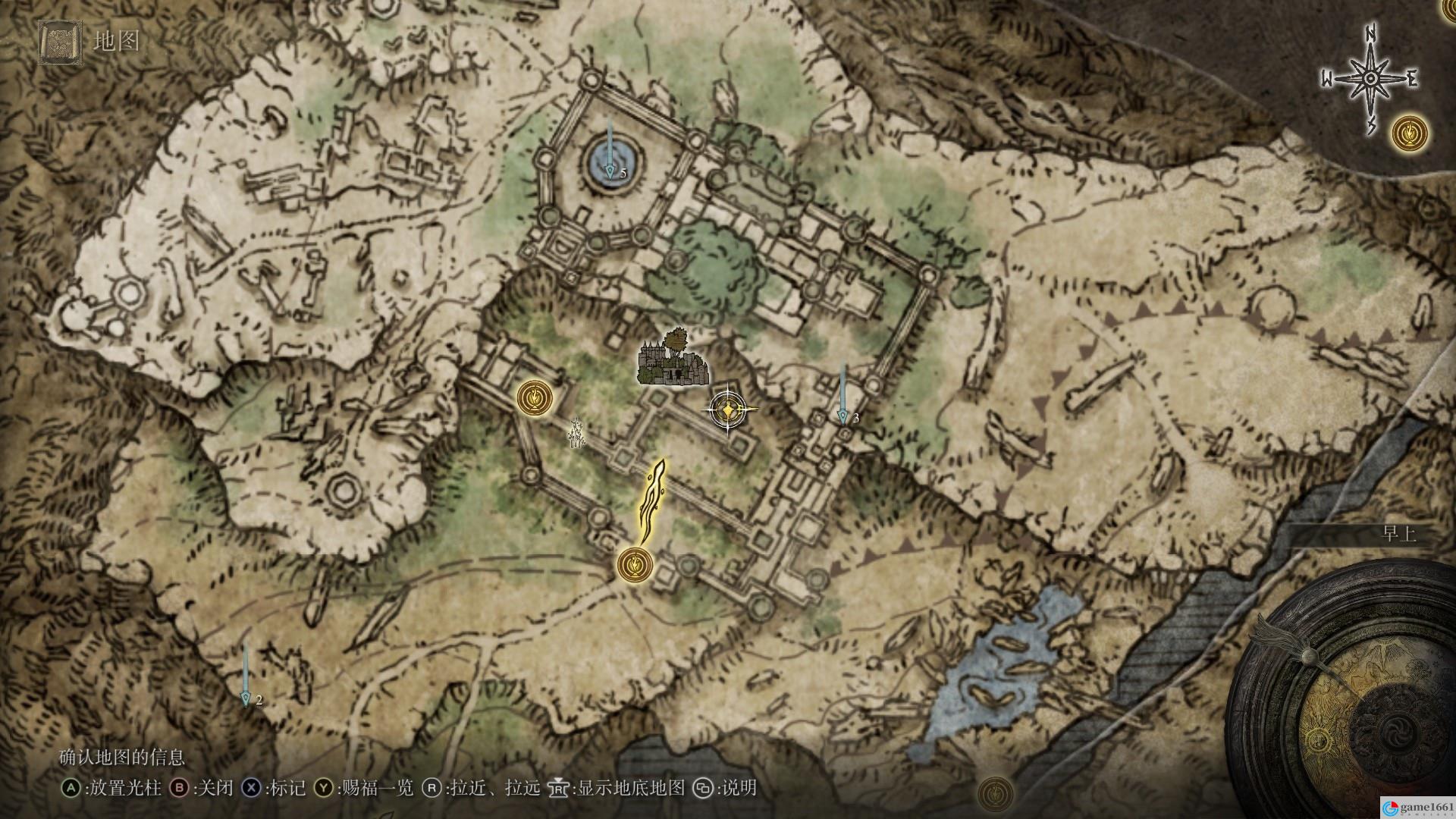
Task: Select the blue beacon marker numbered 3
Action: tap(843, 416)
